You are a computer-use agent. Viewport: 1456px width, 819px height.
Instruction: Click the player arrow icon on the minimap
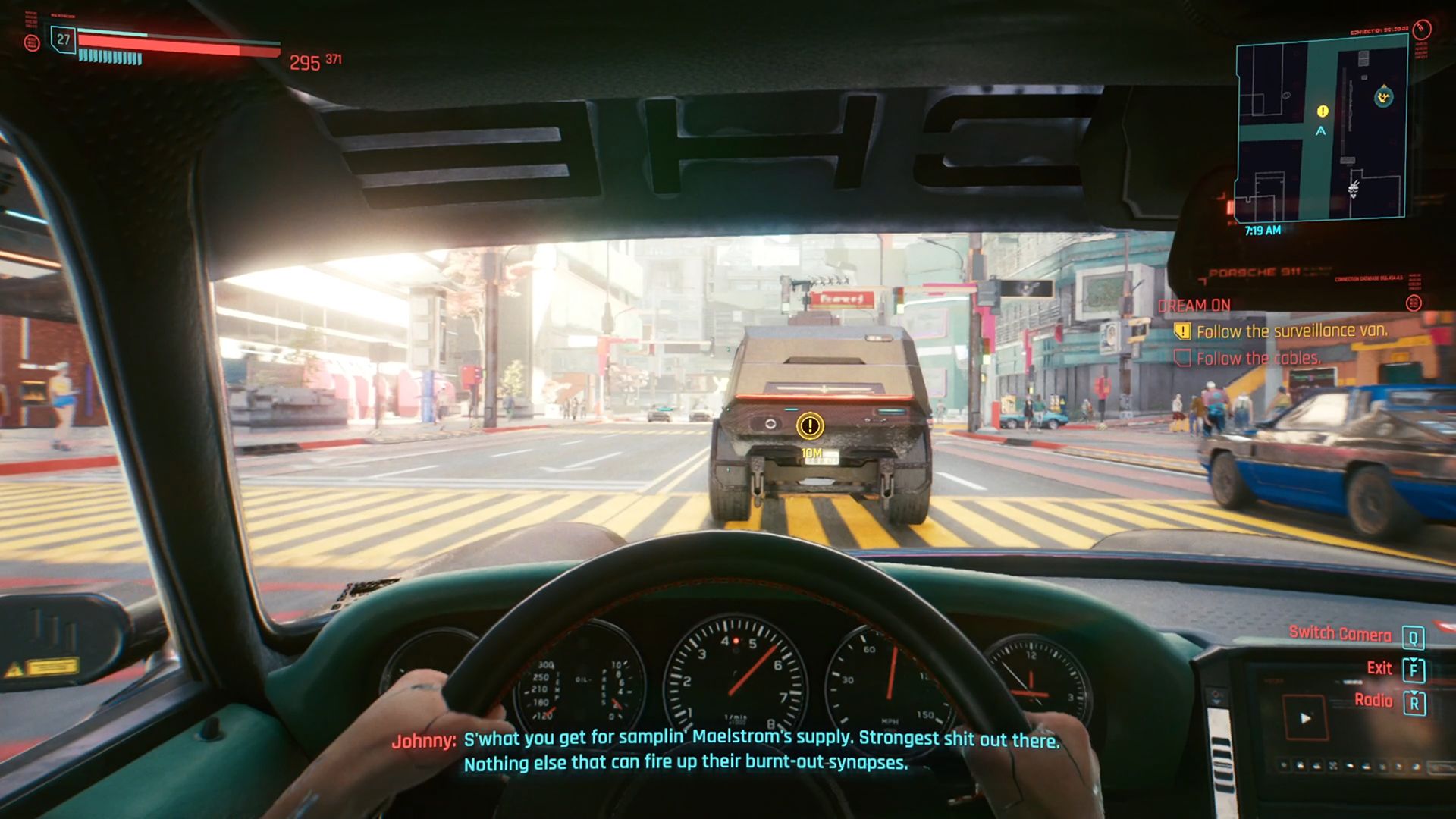pyautogui.click(x=1320, y=131)
